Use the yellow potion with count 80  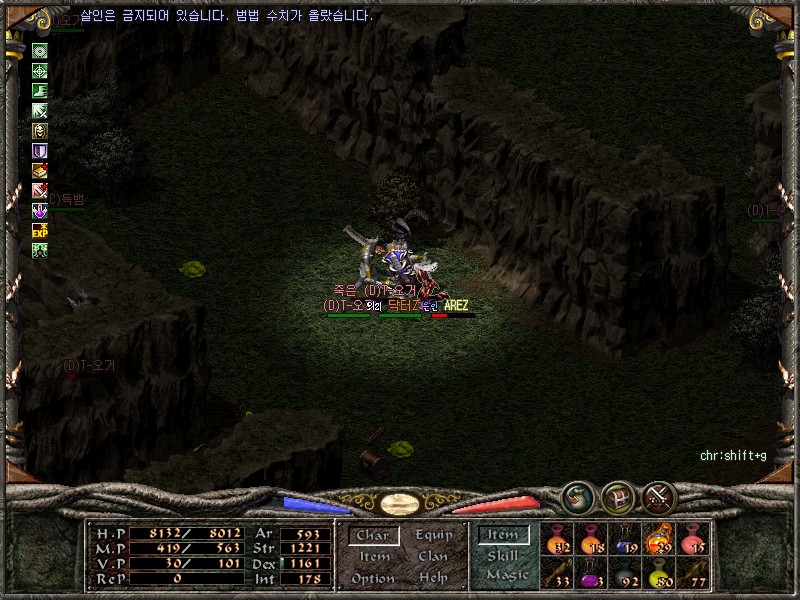[659, 572]
